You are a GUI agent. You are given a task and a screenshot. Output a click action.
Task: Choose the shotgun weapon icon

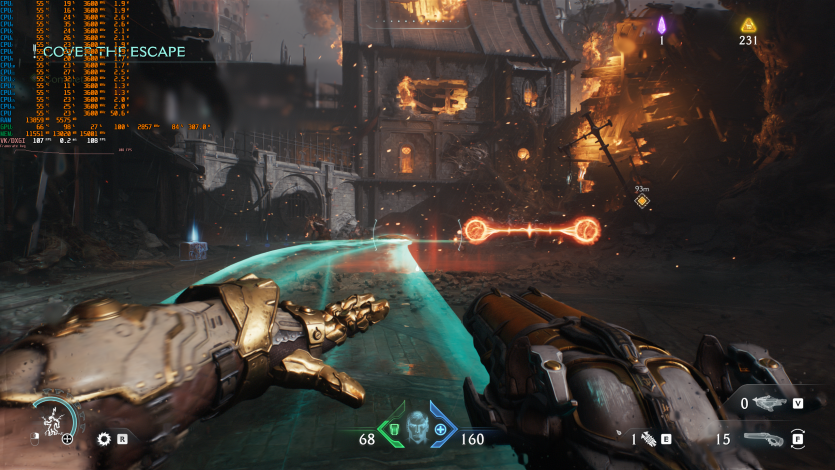click(x=765, y=438)
